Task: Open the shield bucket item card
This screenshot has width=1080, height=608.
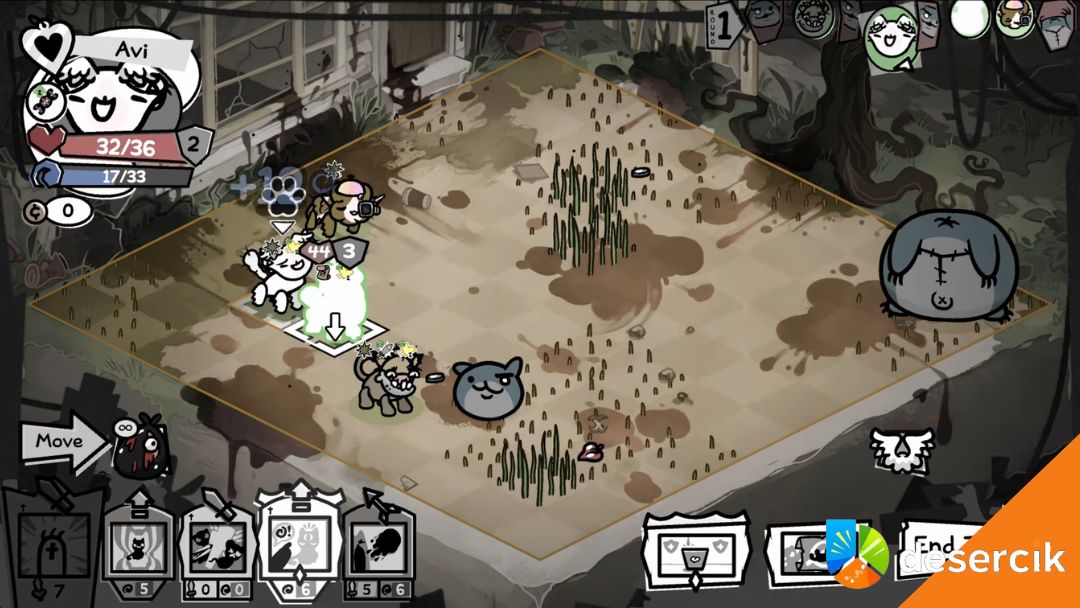Action: point(696,551)
